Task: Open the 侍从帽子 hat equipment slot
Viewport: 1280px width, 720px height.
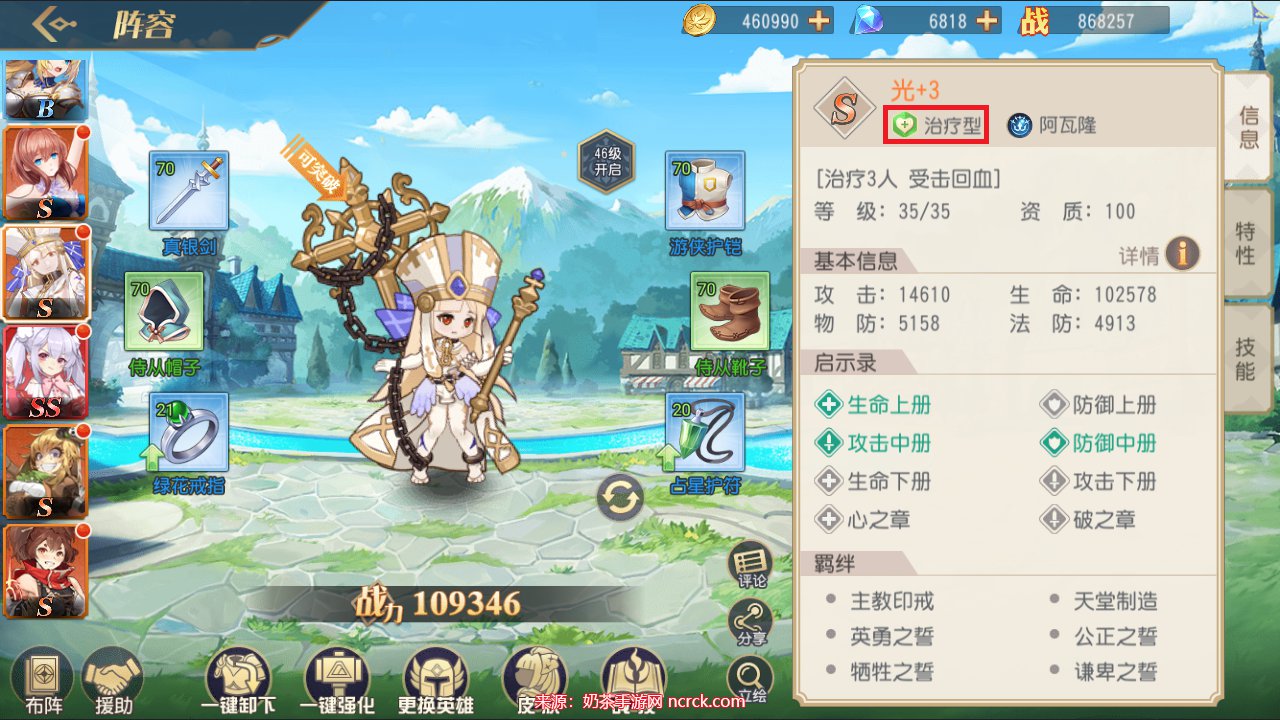Action: tap(164, 311)
